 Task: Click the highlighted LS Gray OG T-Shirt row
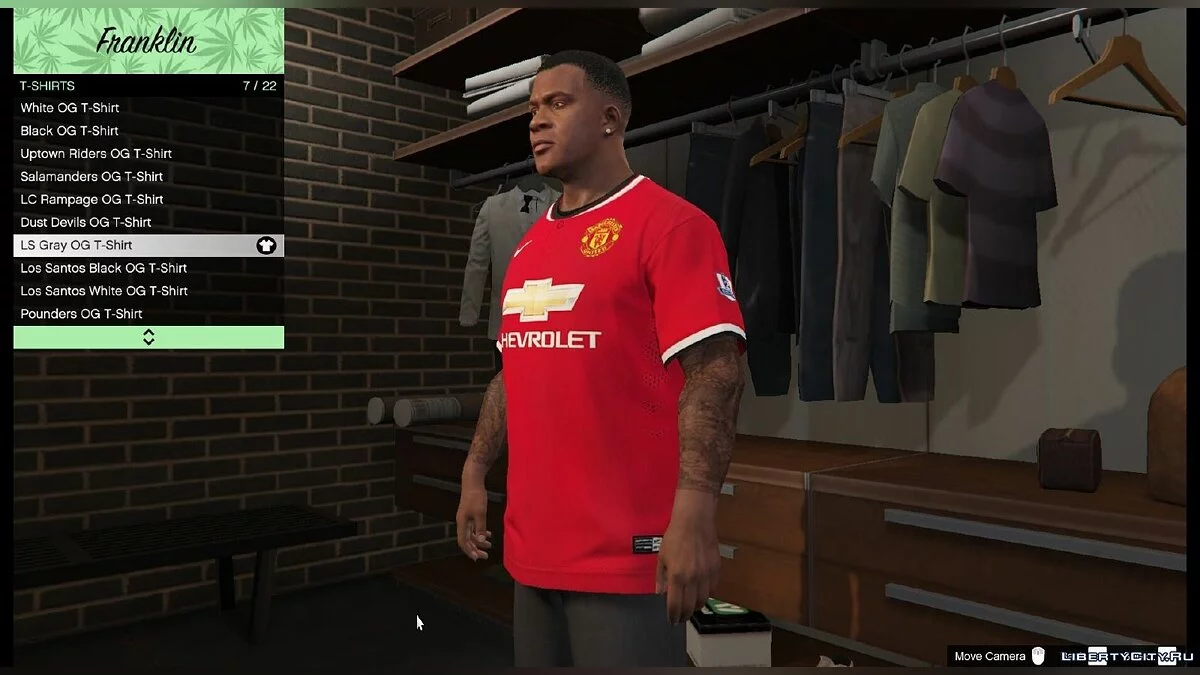click(x=148, y=245)
